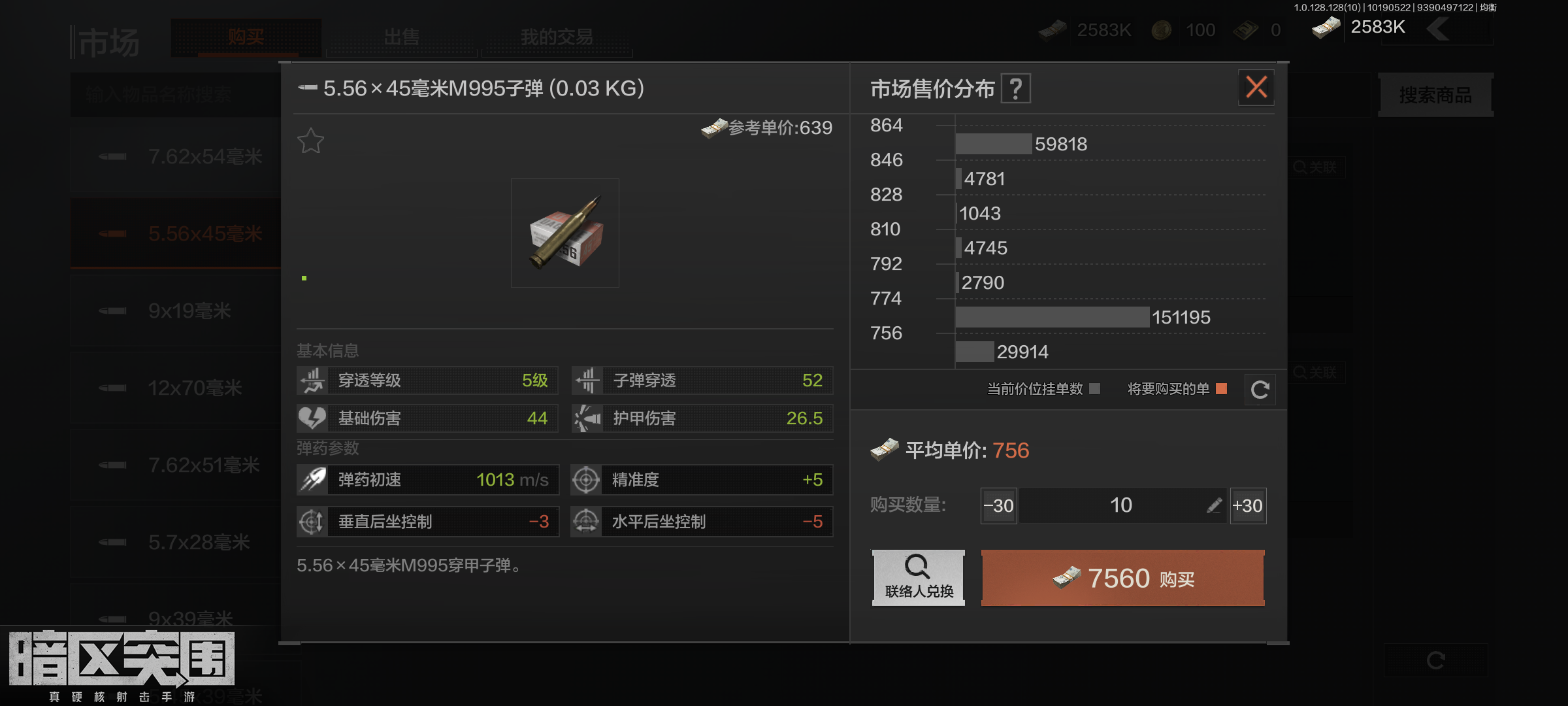Open the price distribution help question mark

[1017, 88]
